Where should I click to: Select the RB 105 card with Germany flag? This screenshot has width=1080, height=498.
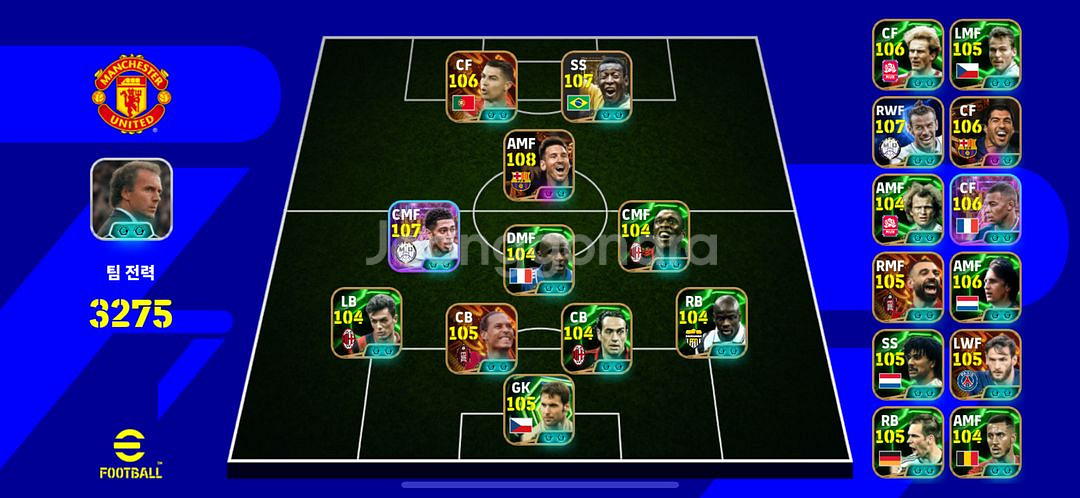click(908, 442)
